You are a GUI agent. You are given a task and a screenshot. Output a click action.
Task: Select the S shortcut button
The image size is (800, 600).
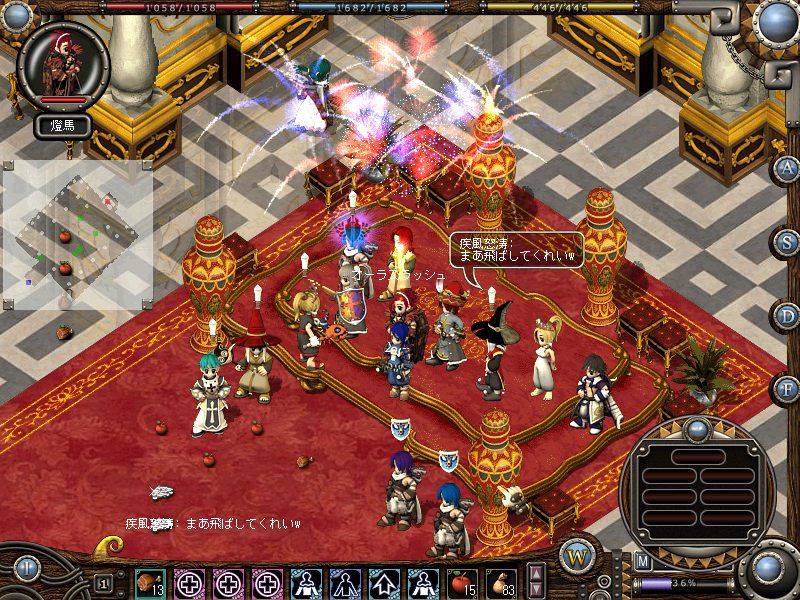[788, 242]
